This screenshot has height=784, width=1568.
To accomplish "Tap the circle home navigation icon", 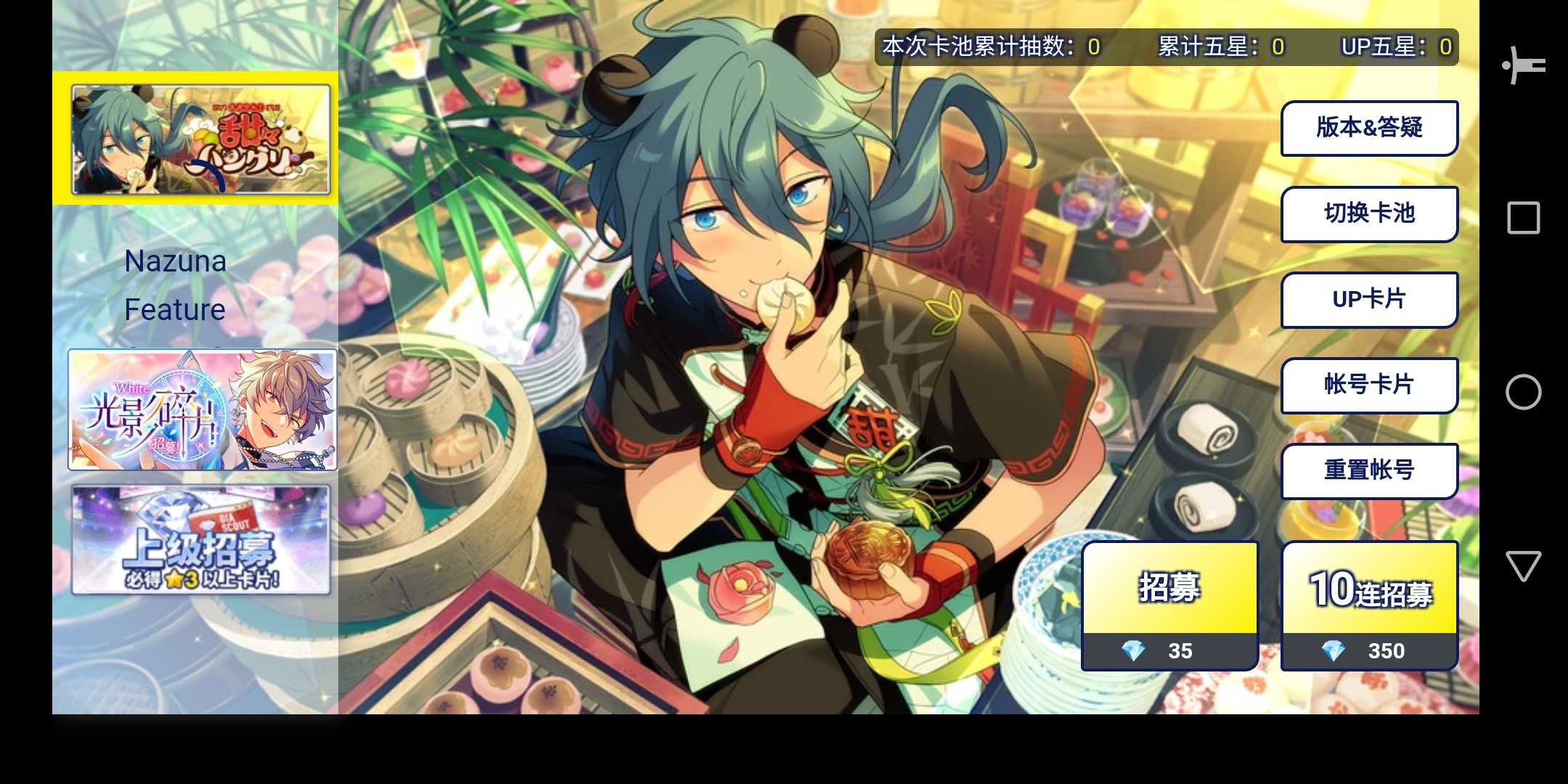I will click(x=1524, y=392).
